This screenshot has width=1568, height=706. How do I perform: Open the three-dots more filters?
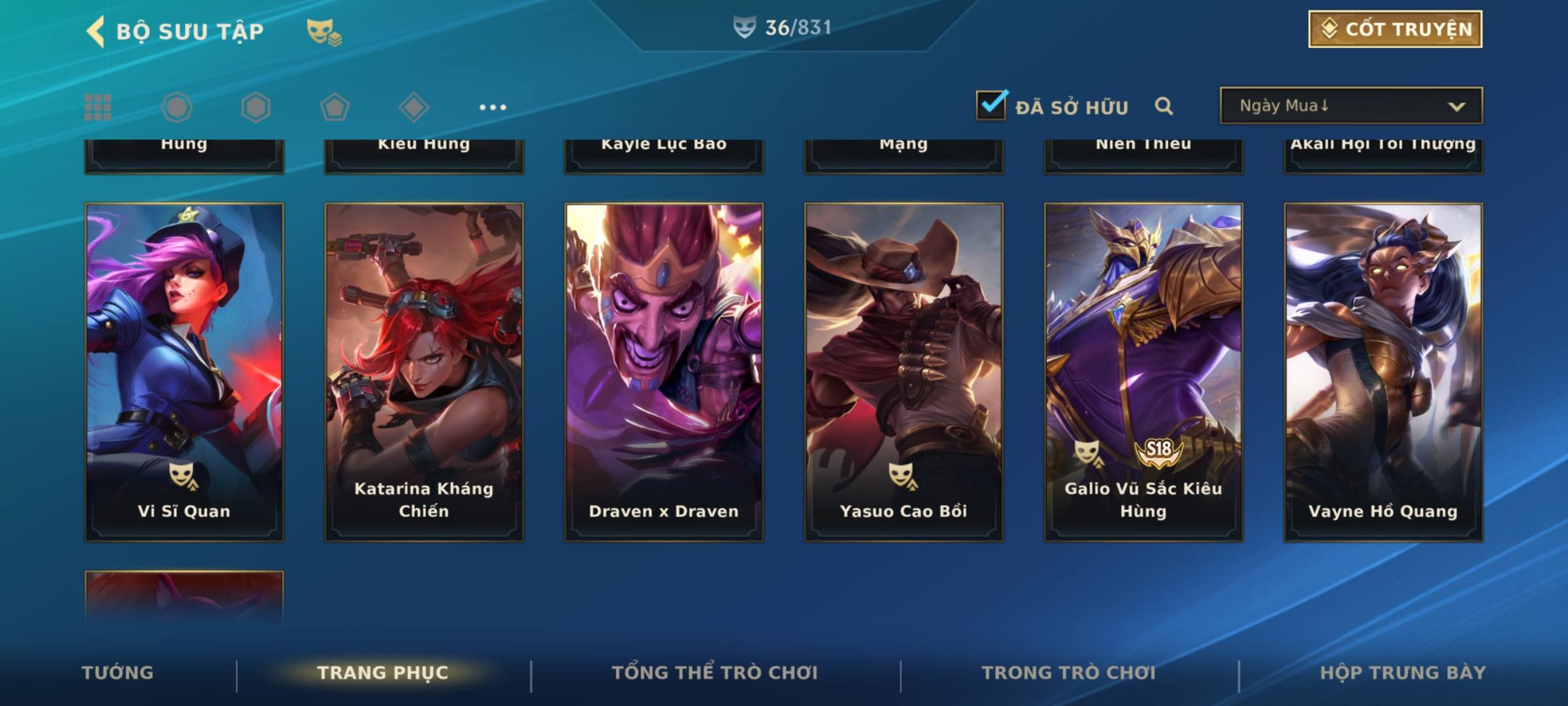(493, 107)
